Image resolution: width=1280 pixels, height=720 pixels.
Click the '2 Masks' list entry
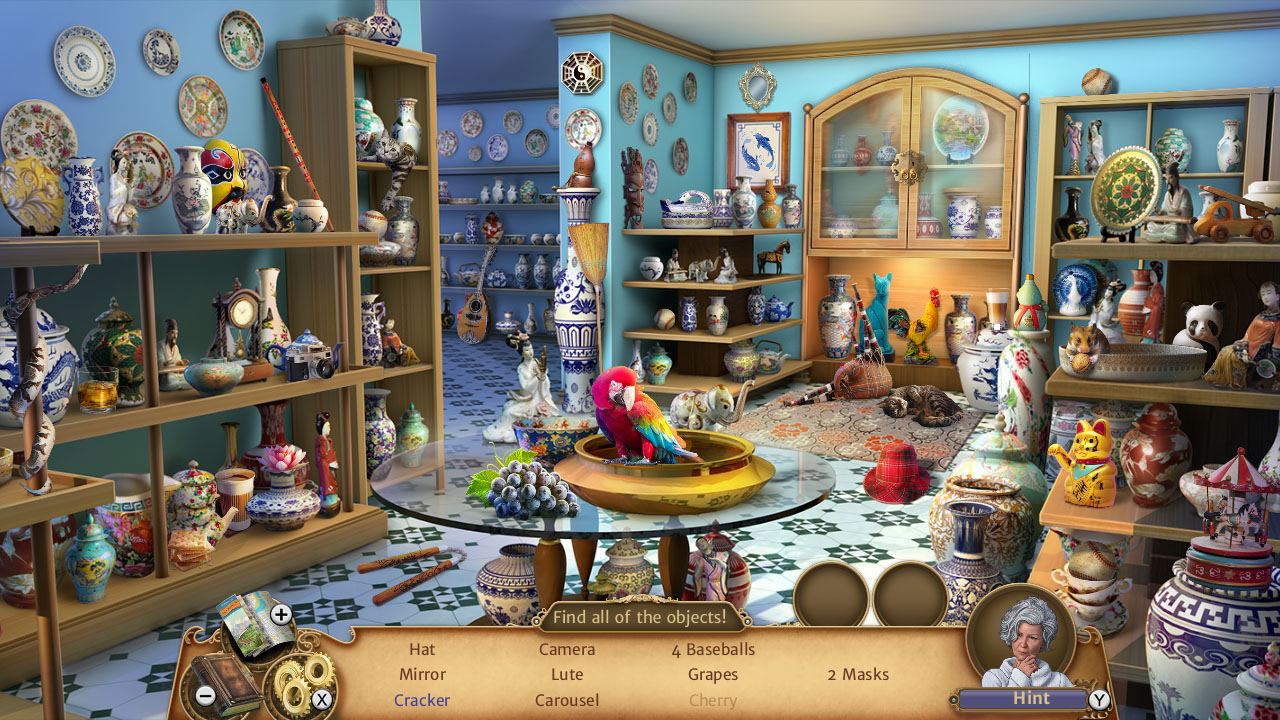click(858, 674)
